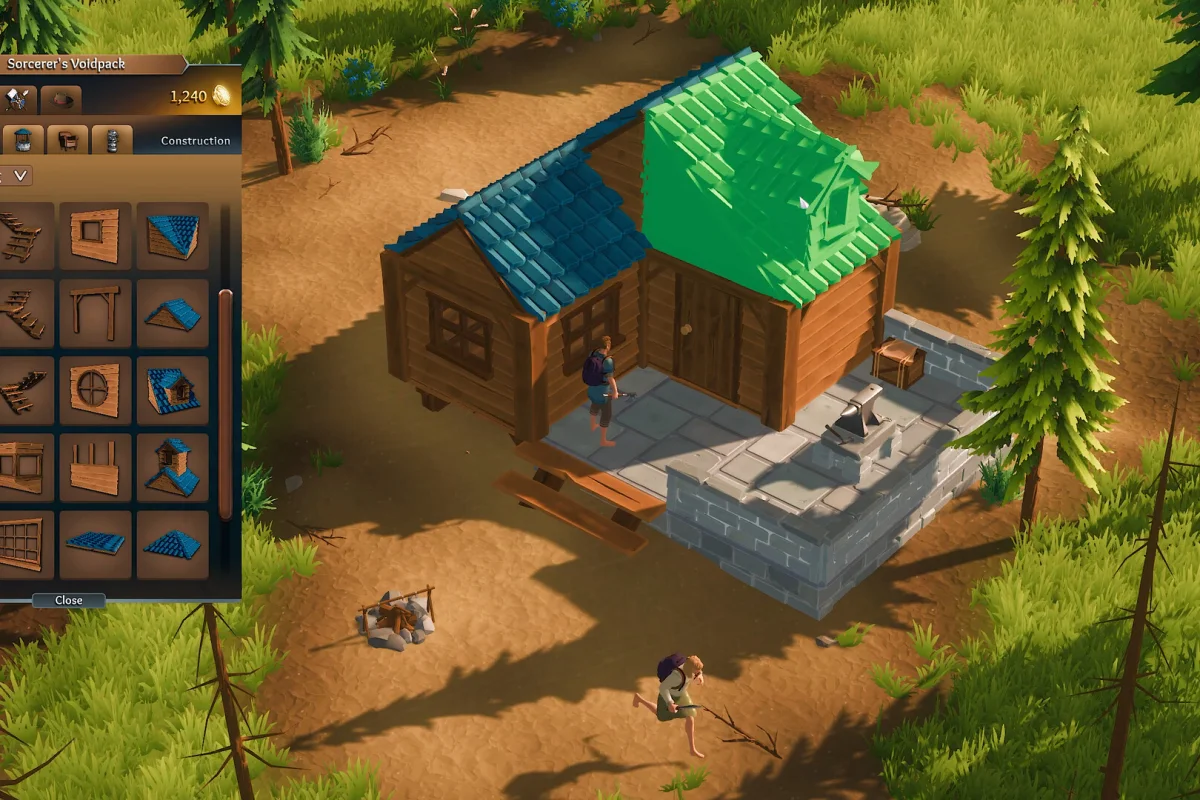Open the crossed tools tab

point(19,98)
